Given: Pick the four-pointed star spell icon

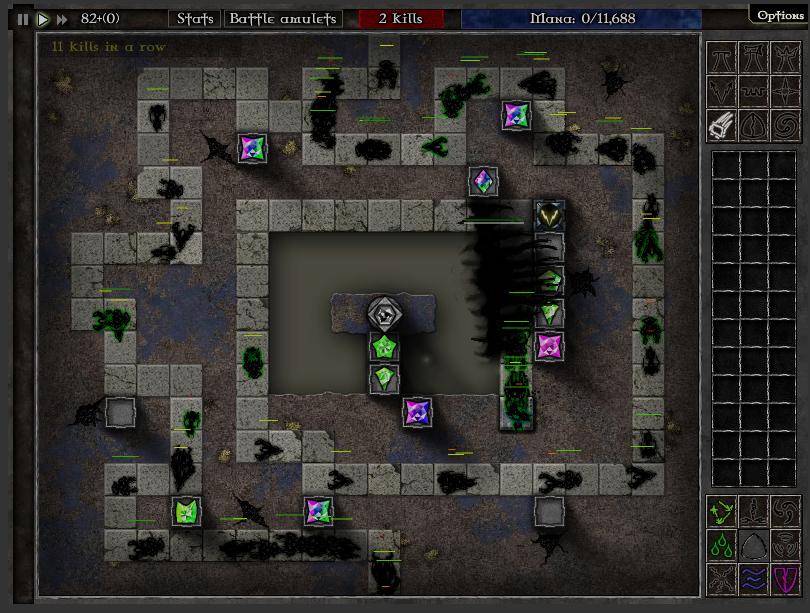Looking at the screenshot, I should (x=789, y=92).
